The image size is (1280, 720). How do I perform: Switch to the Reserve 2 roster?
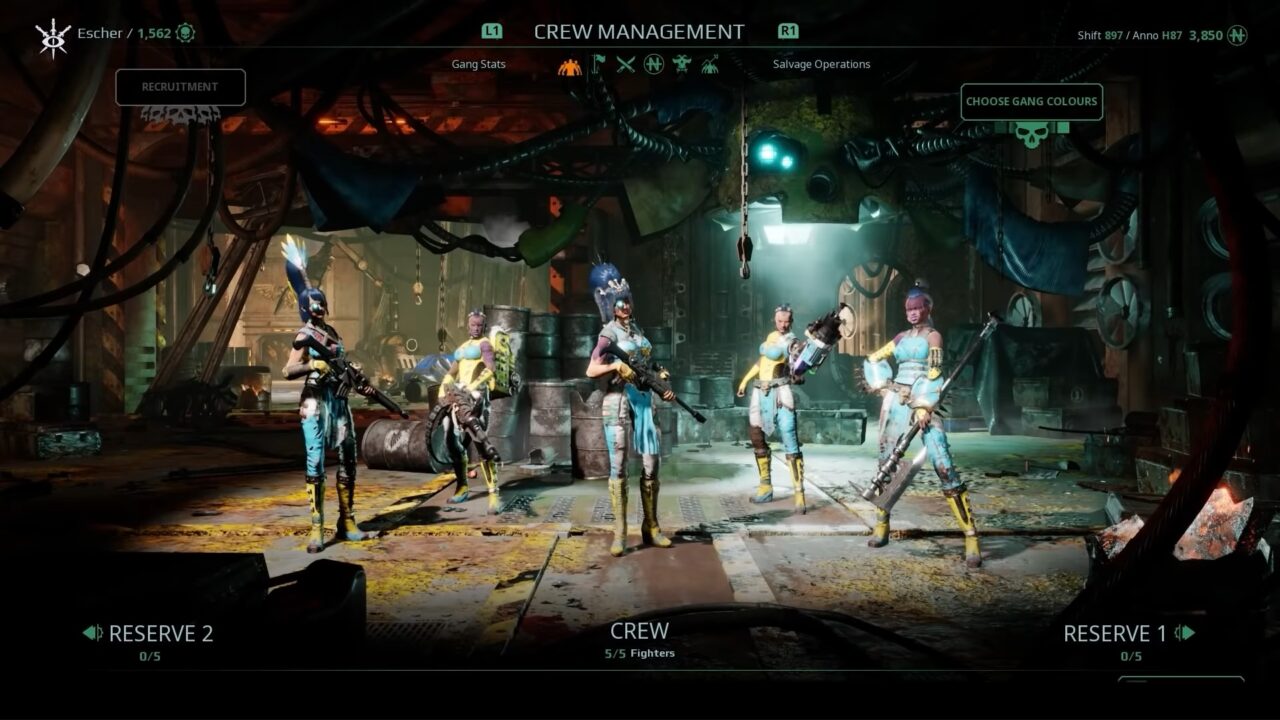click(x=149, y=633)
